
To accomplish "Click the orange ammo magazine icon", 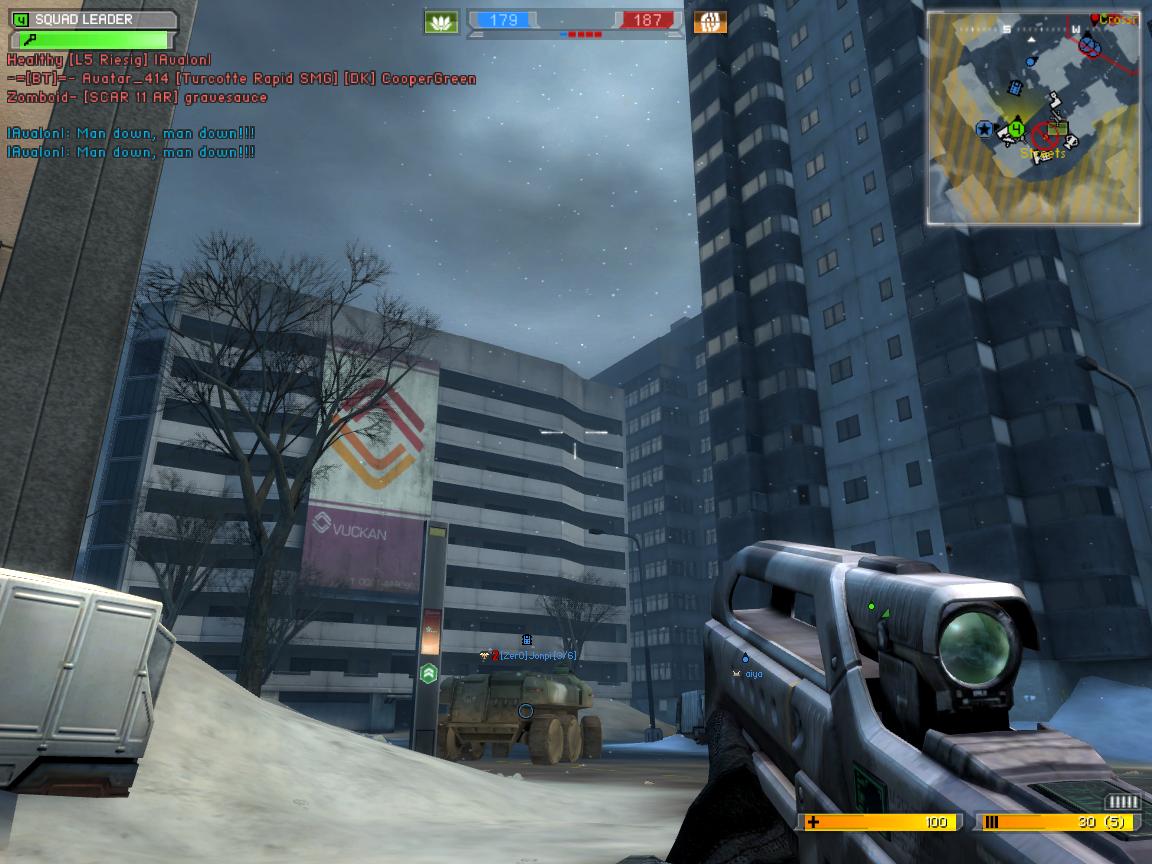I will [992, 822].
